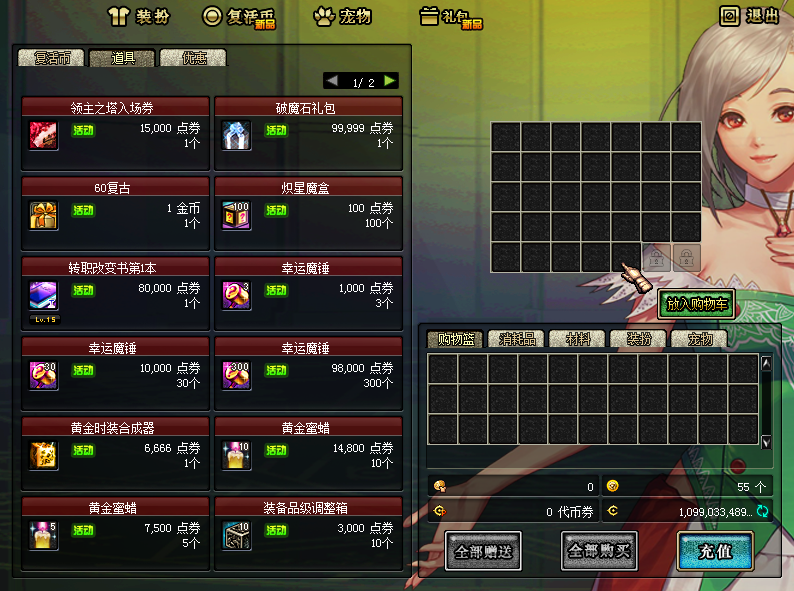Click the 全部赠送 gift all button
Screen dimensions: 794x591
pos(482,551)
